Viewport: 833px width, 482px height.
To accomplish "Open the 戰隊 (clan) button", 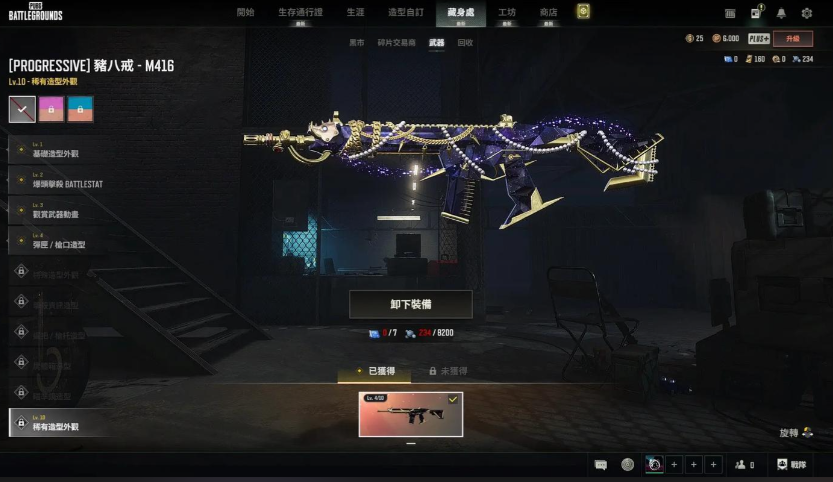I will click(x=790, y=464).
